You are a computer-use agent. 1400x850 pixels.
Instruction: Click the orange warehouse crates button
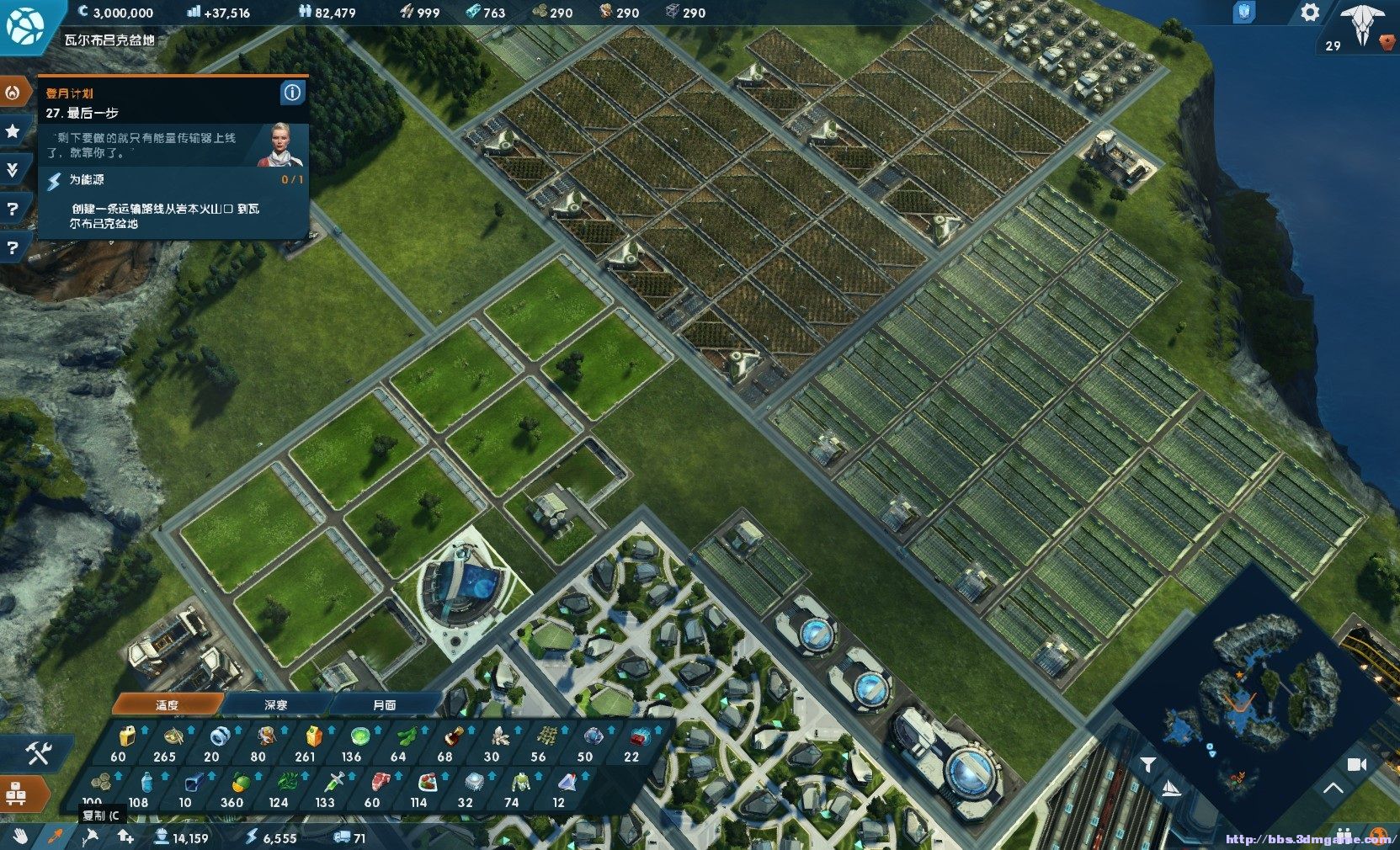(17, 793)
